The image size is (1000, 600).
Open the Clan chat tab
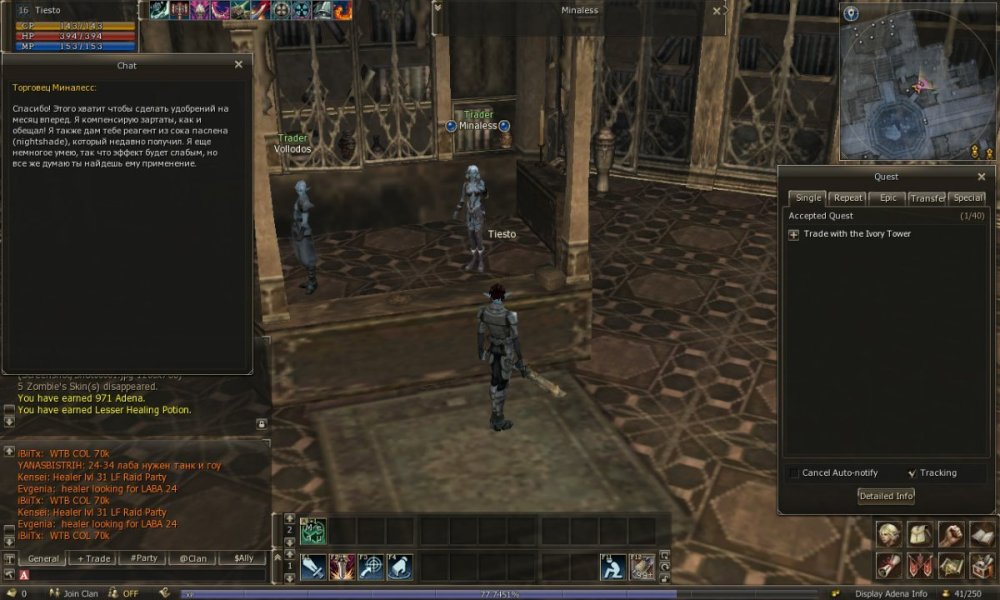[193, 559]
